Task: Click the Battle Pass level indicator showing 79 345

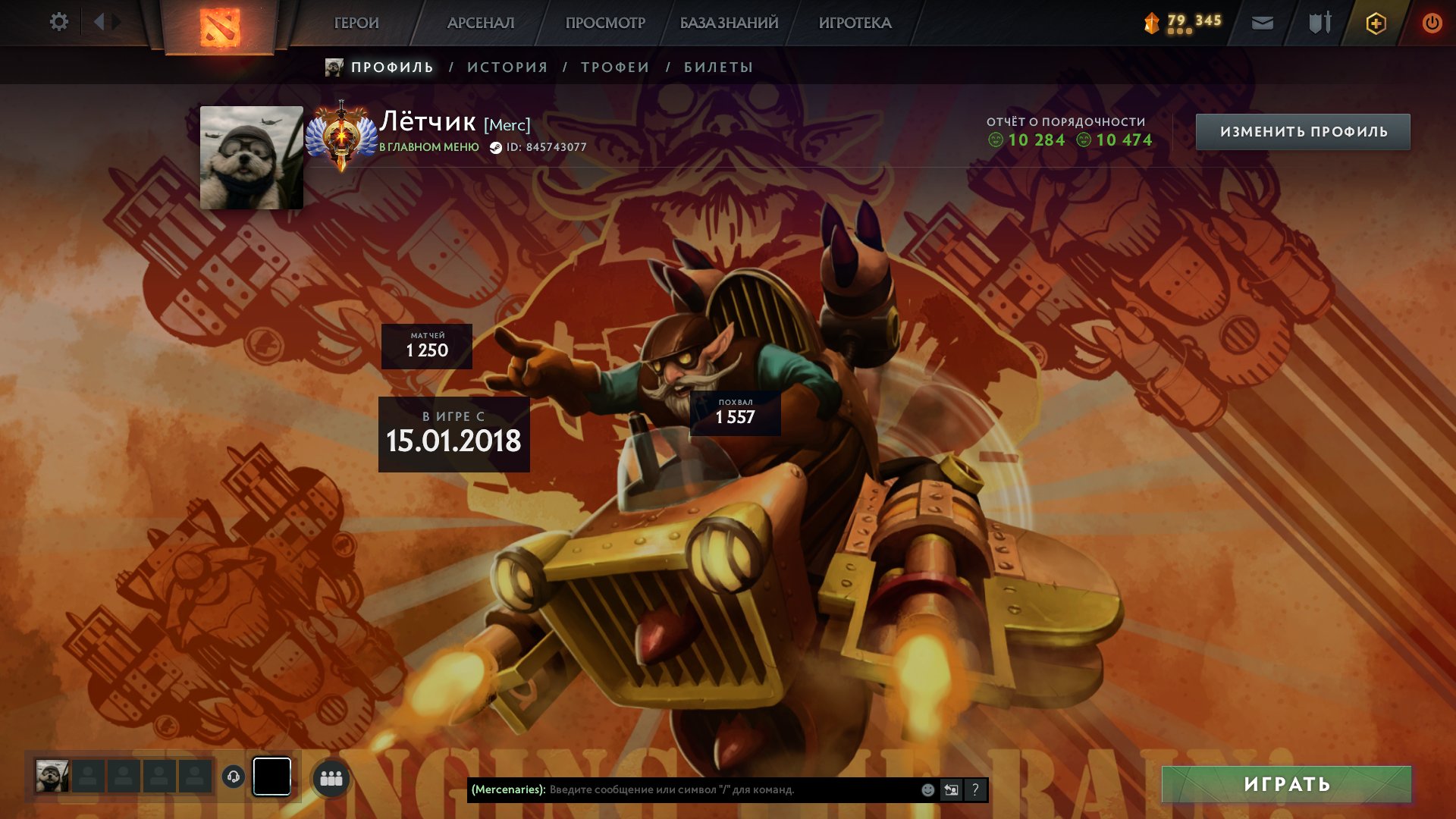Action: tap(1183, 23)
